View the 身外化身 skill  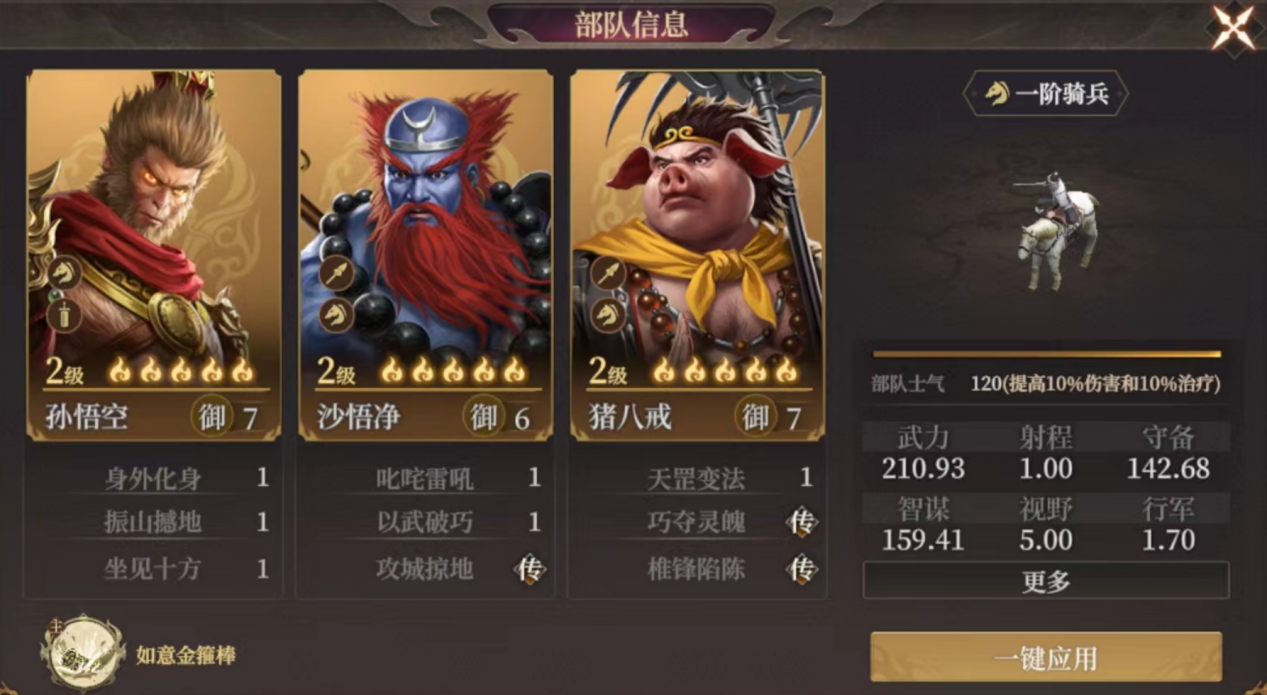[x=154, y=478]
